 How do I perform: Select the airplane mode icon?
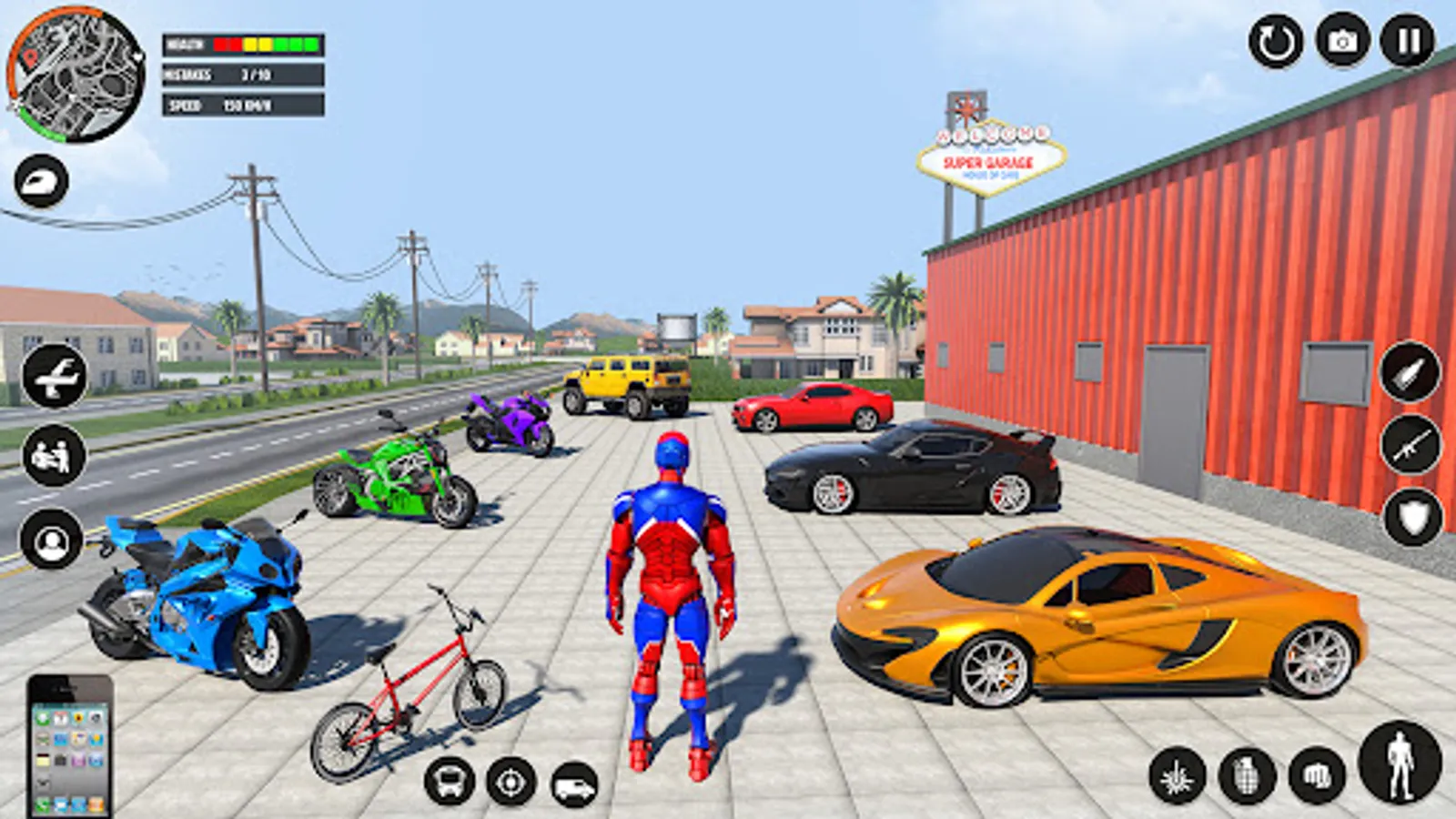pyautogui.click(x=52, y=377)
